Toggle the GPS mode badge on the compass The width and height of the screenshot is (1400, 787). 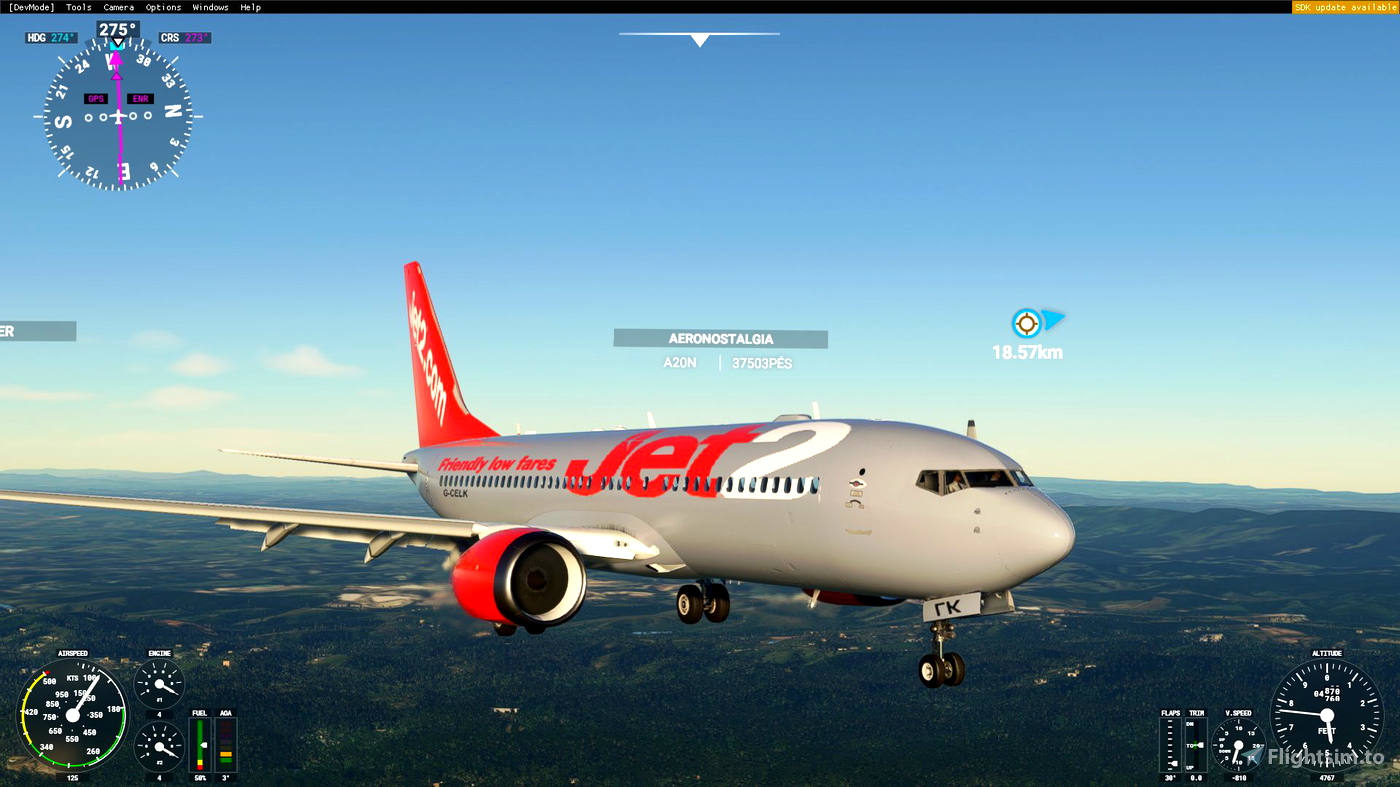click(x=95, y=98)
